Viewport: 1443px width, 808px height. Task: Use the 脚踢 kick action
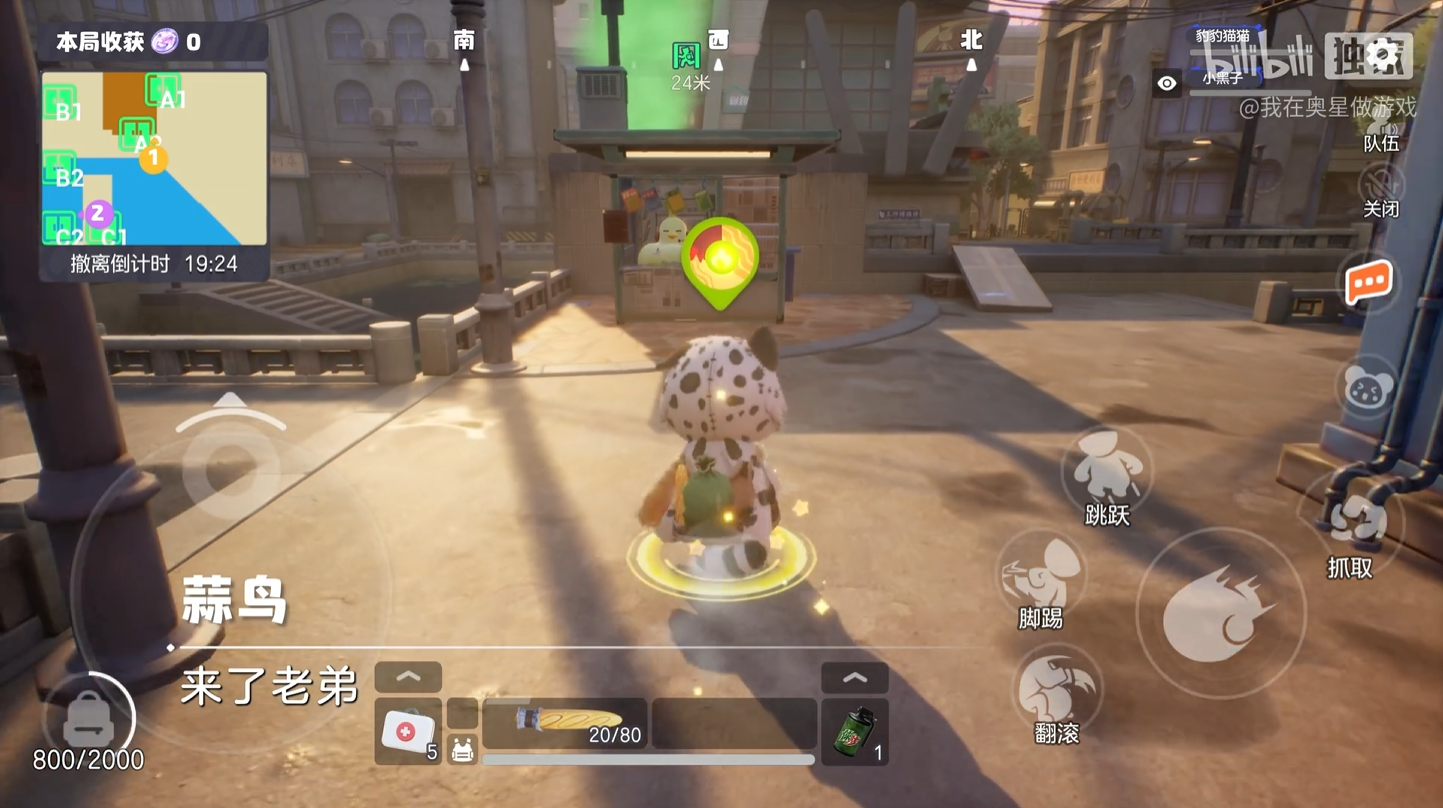[x=1042, y=575]
